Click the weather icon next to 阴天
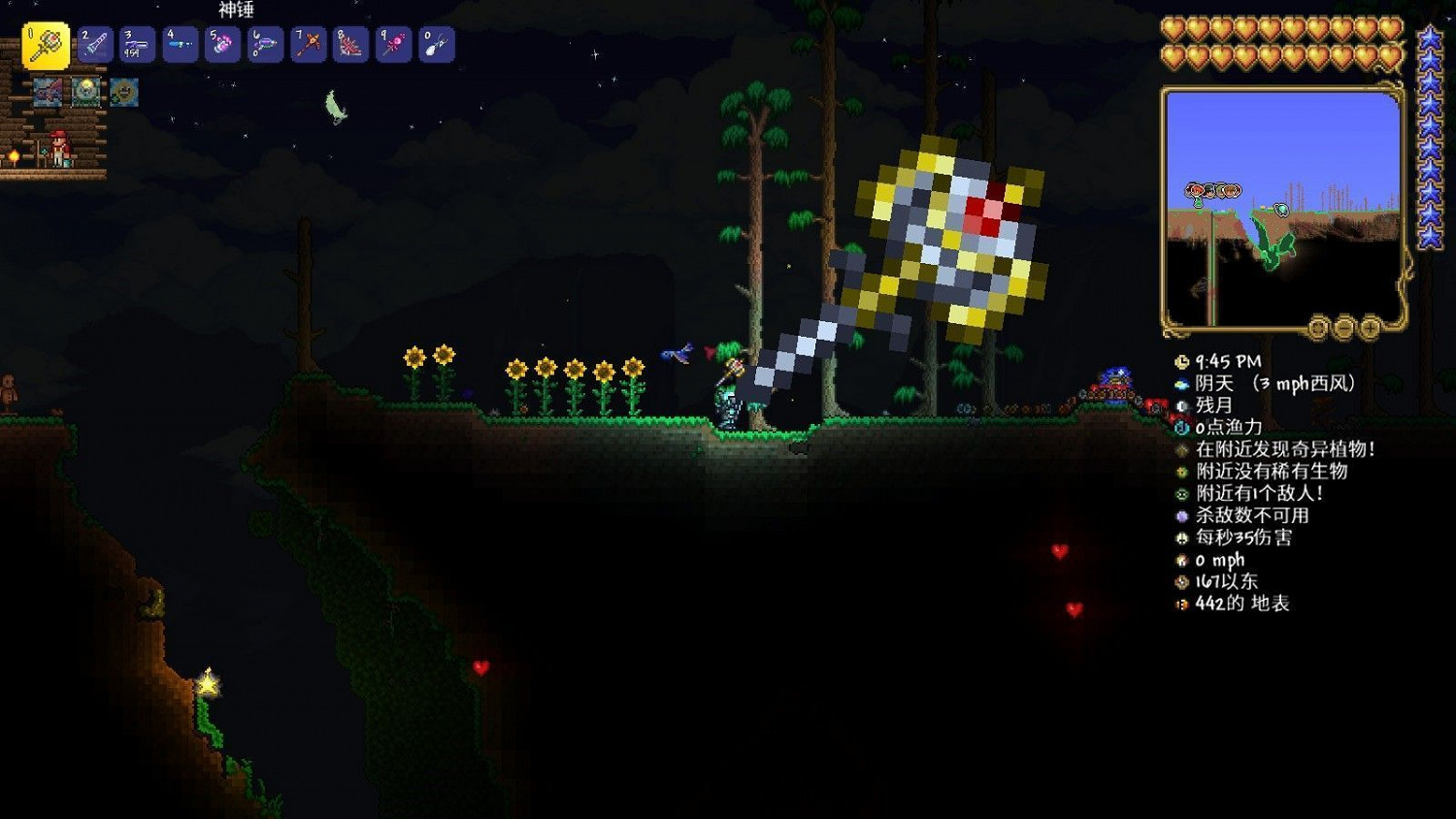Viewport: 1456px width, 819px height. coord(1180,382)
